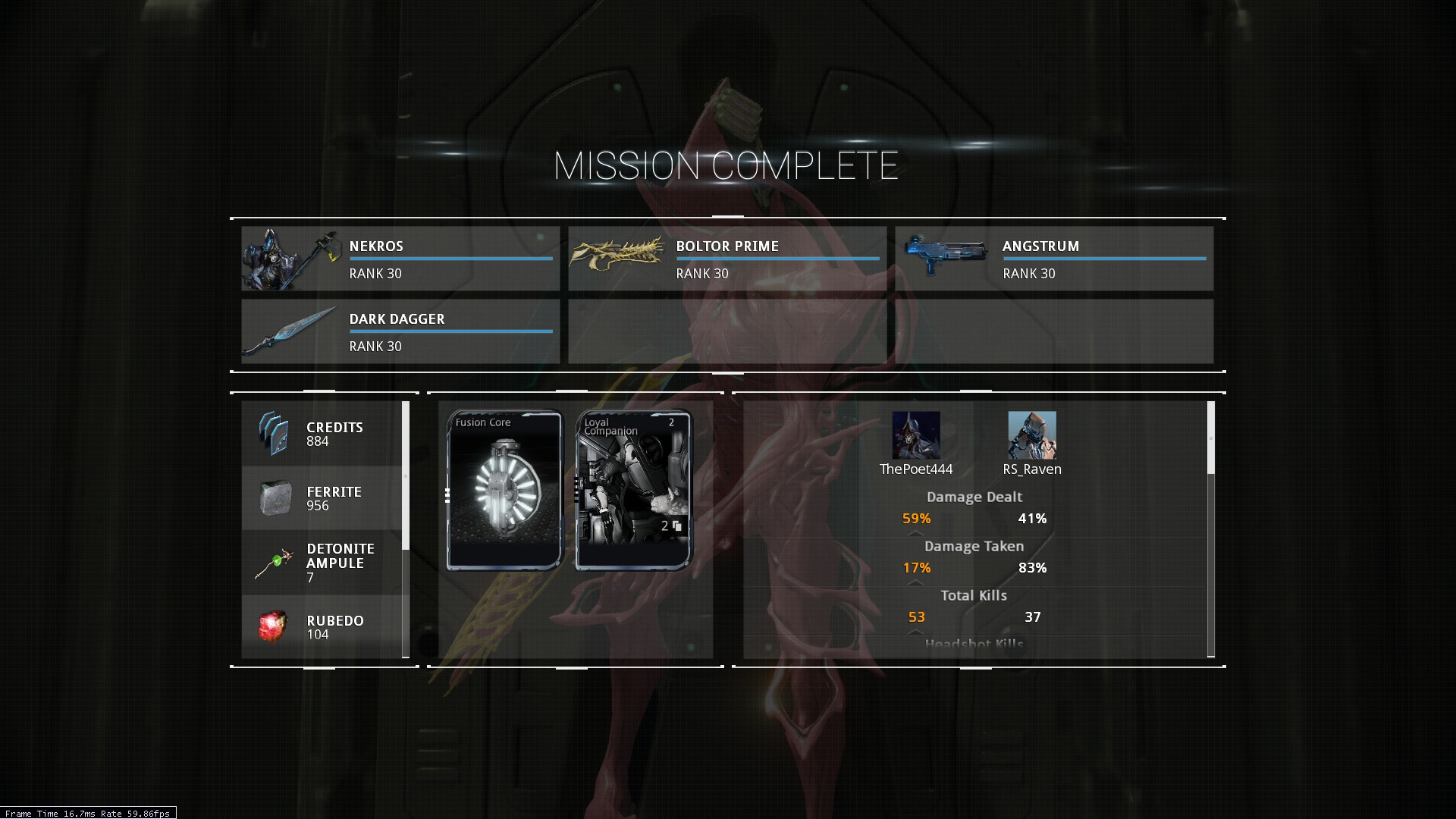Image resolution: width=1456 pixels, height=819 pixels.
Task: Click the Angstrum weapon panel
Action: (x=1054, y=259)
